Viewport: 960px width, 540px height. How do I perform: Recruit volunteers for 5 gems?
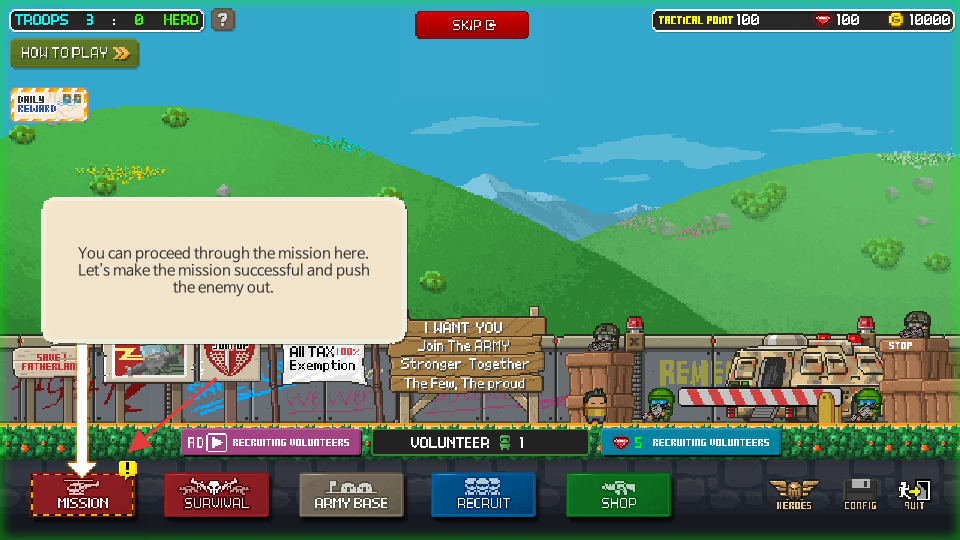pos(691,442)
